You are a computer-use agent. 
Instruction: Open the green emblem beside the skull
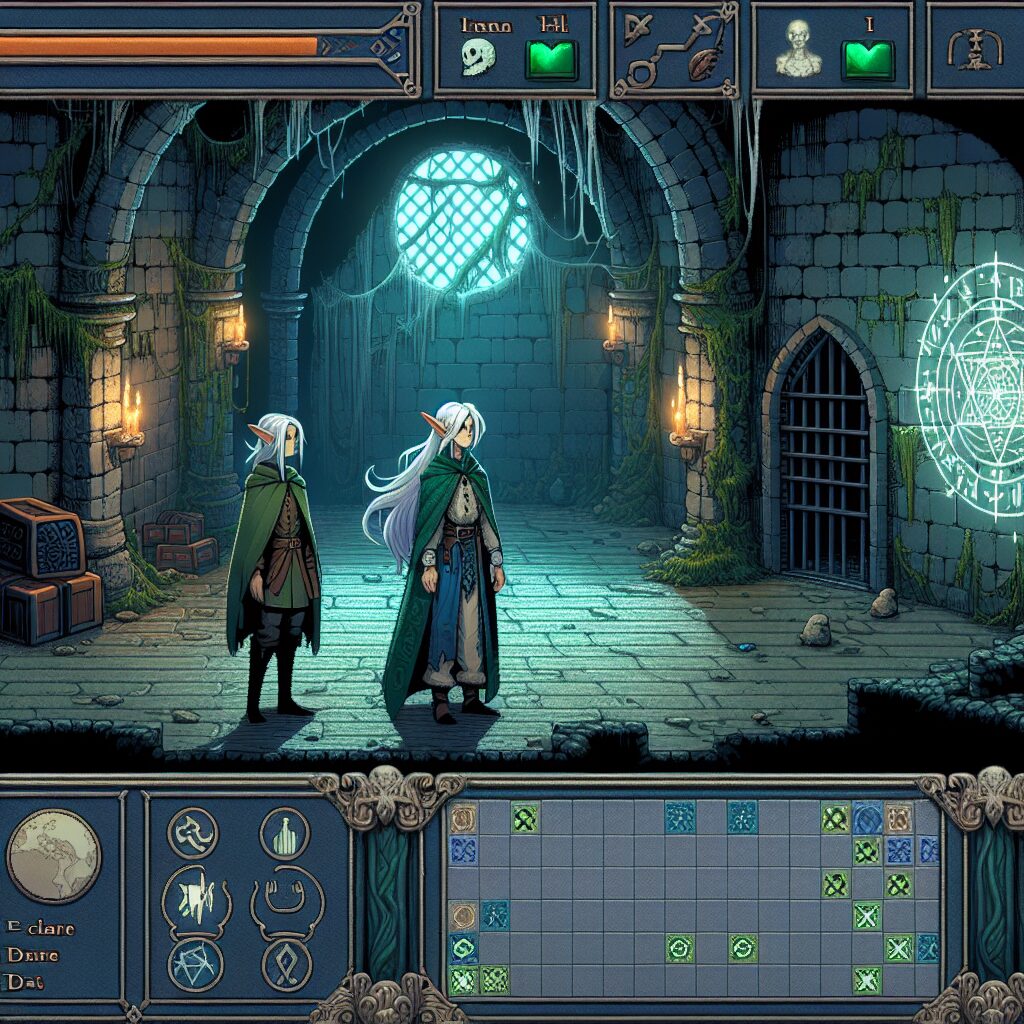(x=551, y=59)
